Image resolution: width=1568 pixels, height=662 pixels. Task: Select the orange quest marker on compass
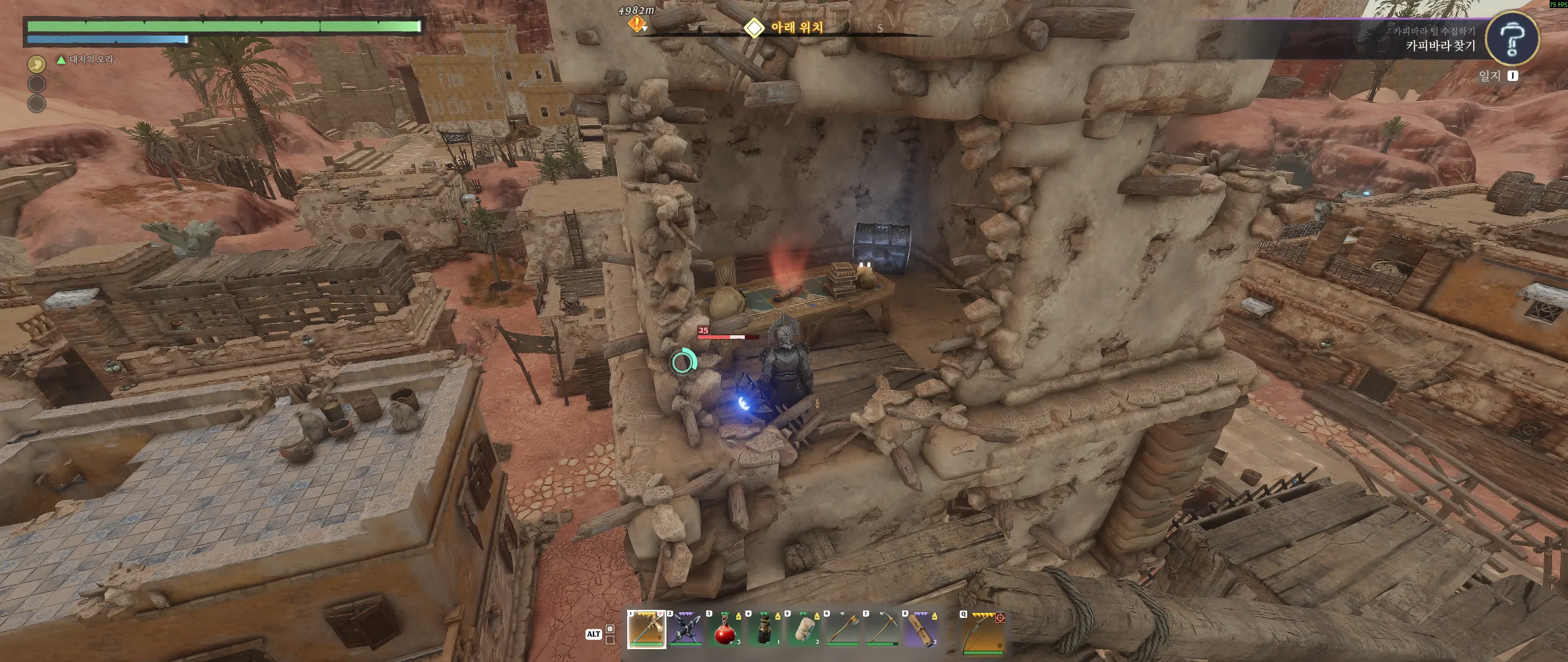tap(637, 25)
